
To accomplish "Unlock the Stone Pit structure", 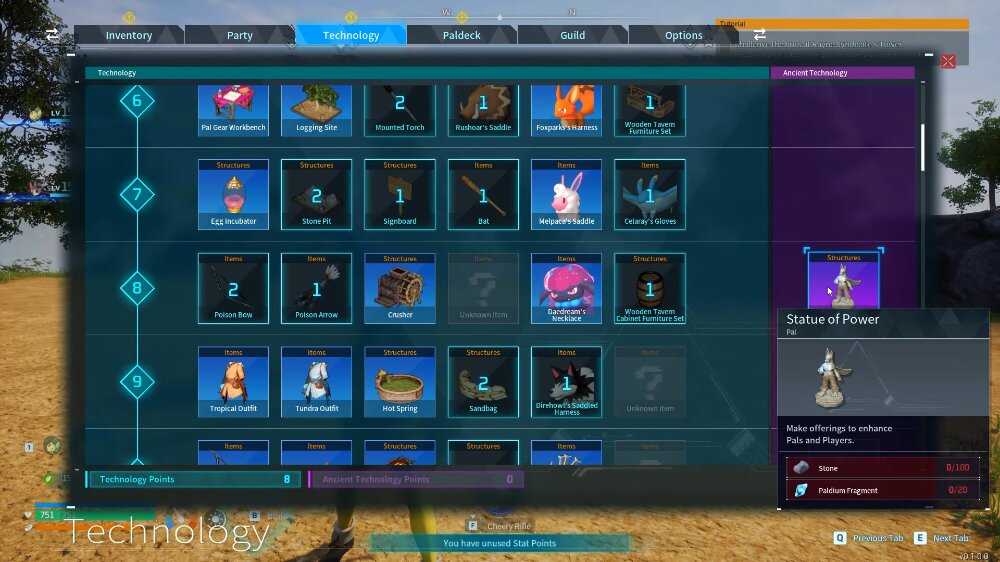I will (316, 194).
